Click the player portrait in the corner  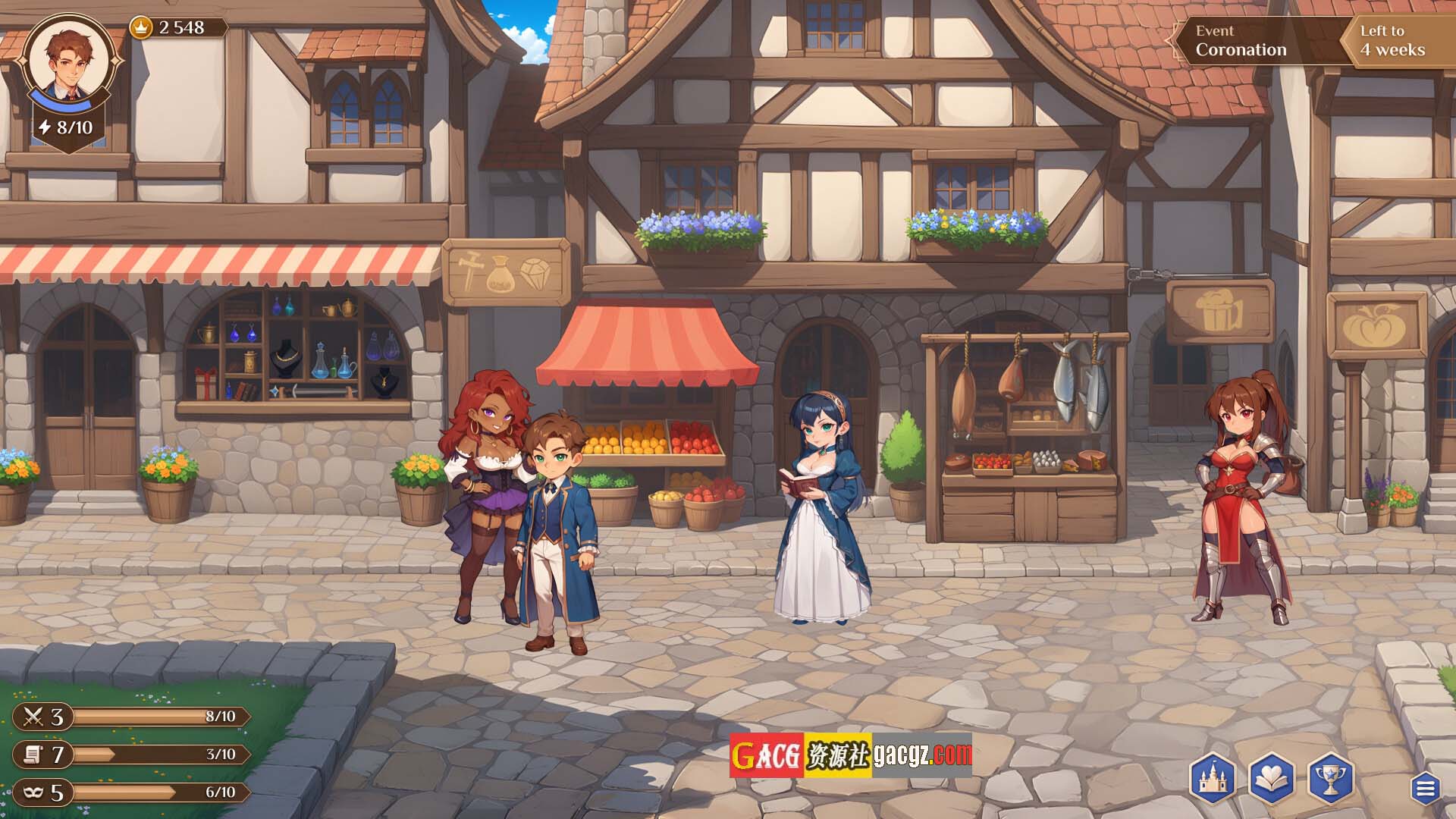[x=69, y=61]
